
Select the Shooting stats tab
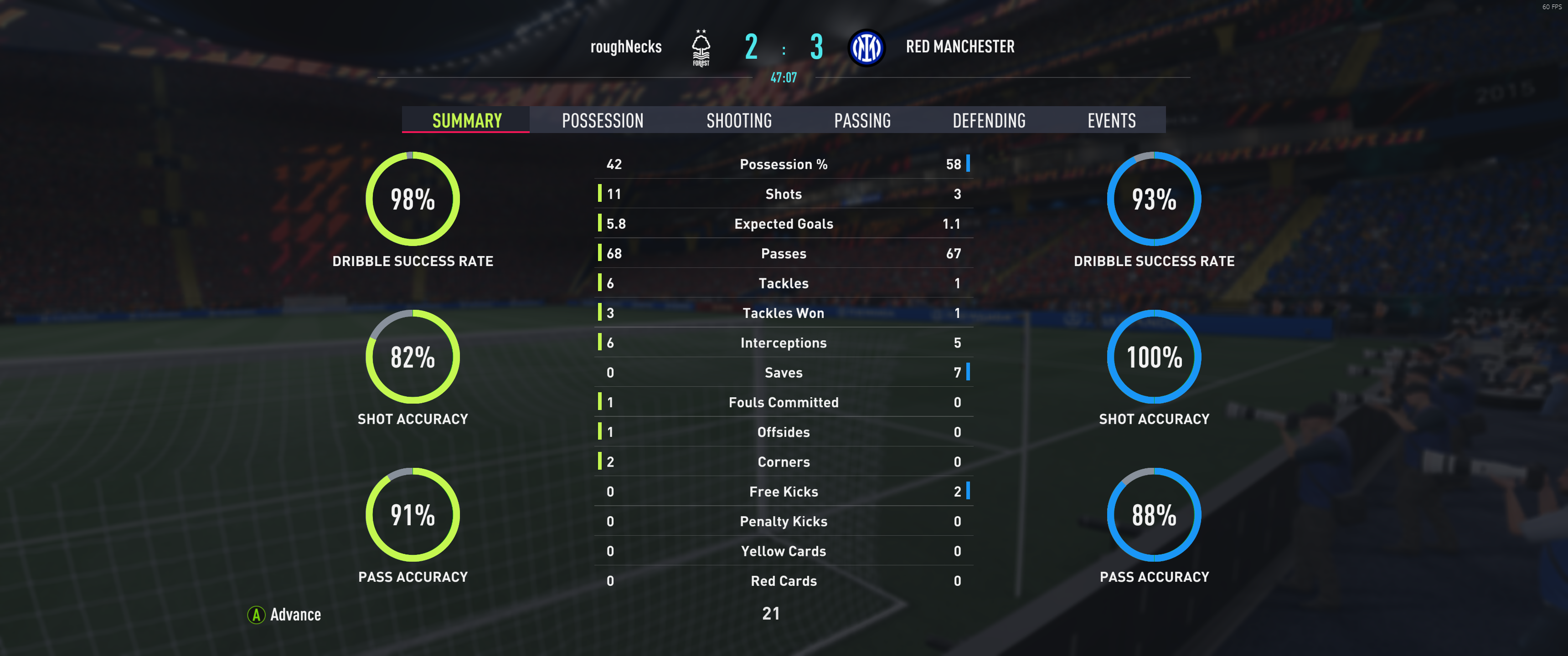tap(738, 120)
